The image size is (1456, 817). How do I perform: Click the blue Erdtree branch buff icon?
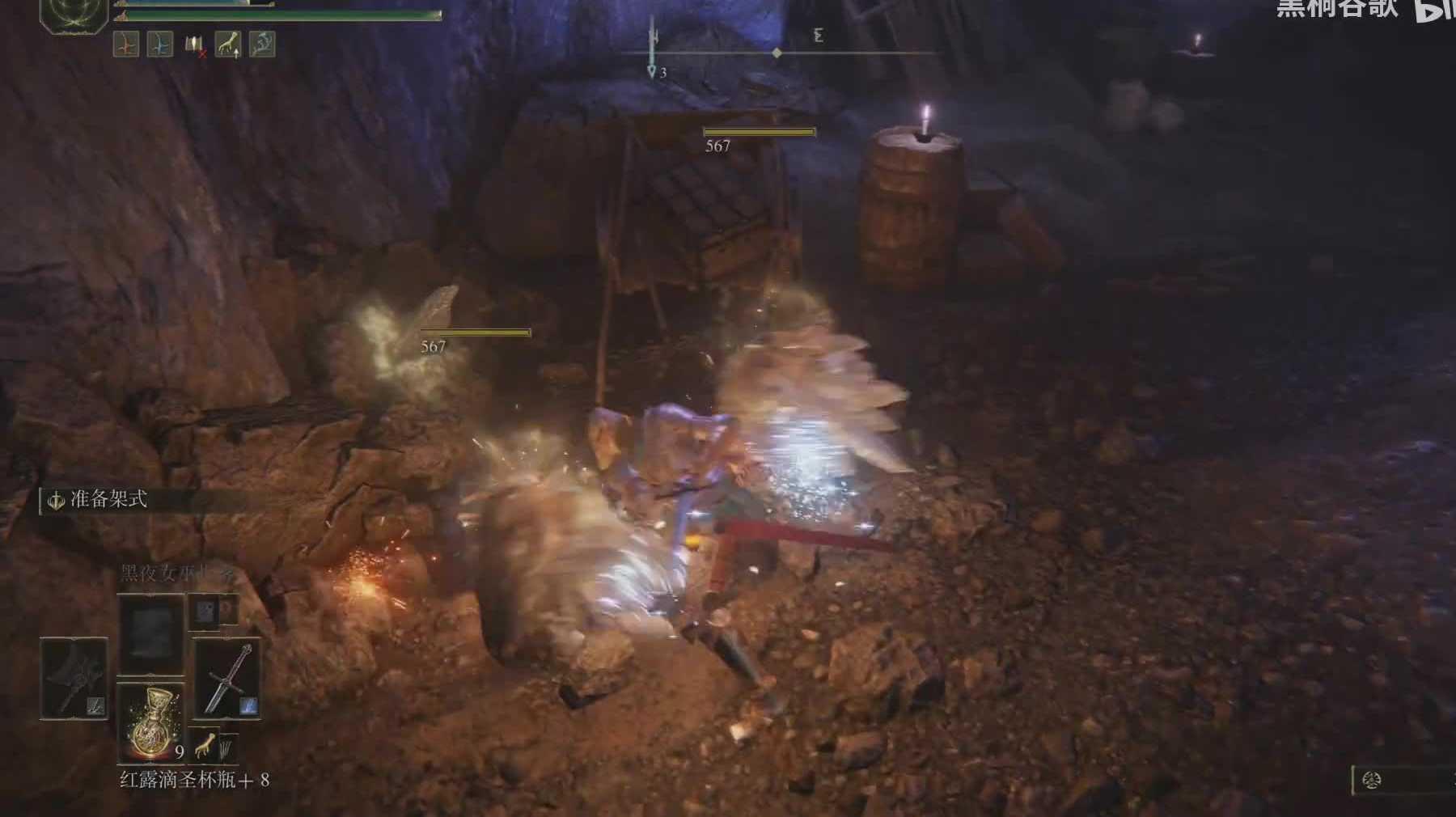pos(160,44)
